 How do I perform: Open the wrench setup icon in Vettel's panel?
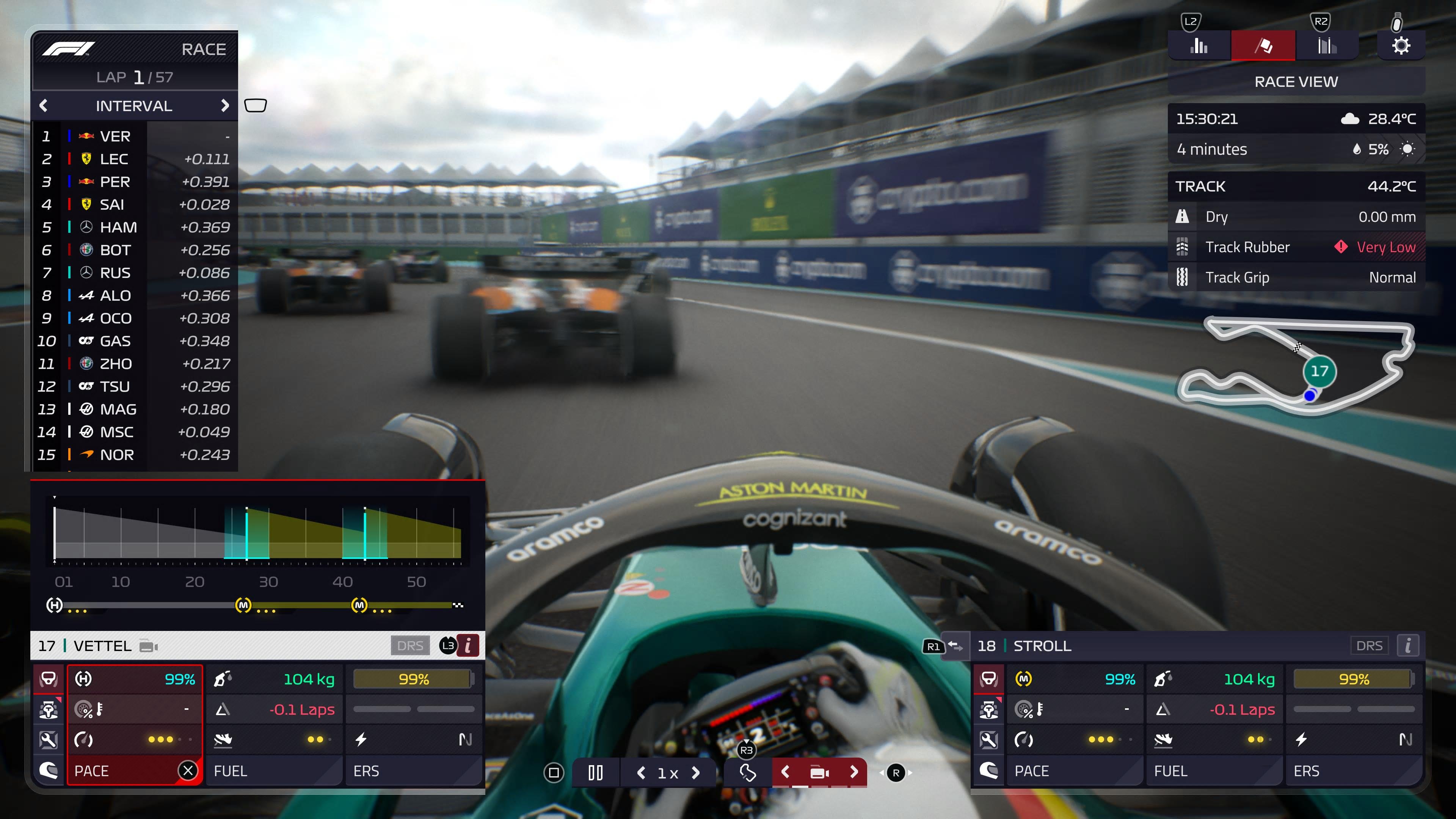tap(49, 740)
